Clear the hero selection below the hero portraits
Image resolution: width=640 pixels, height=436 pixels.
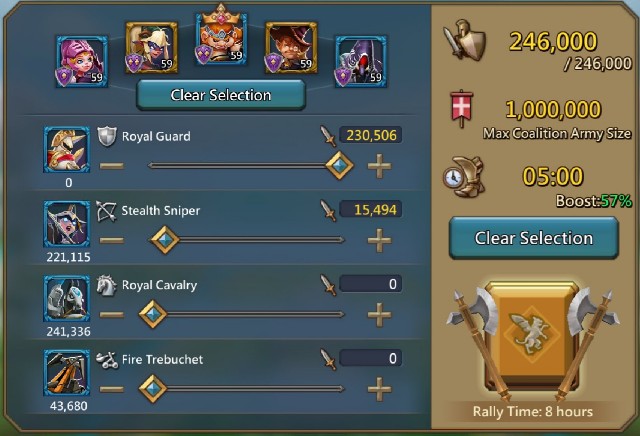coord(221,95)
